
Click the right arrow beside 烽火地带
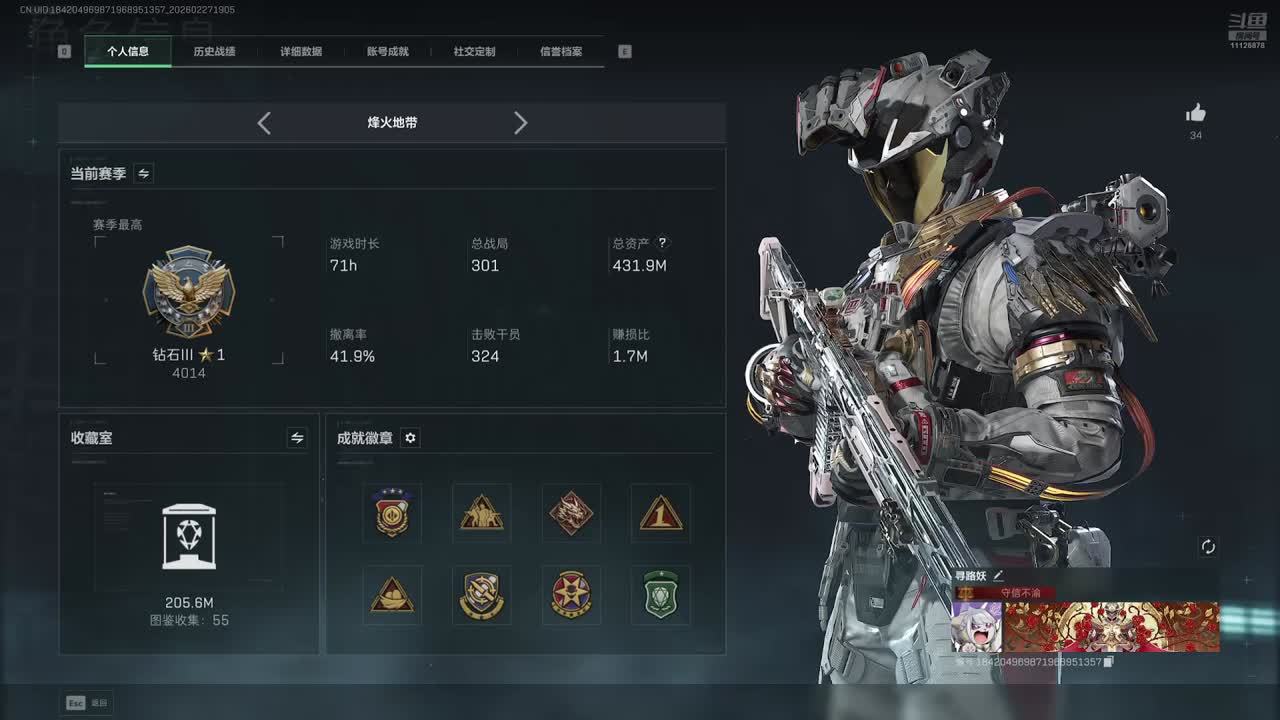pos(520,123)
